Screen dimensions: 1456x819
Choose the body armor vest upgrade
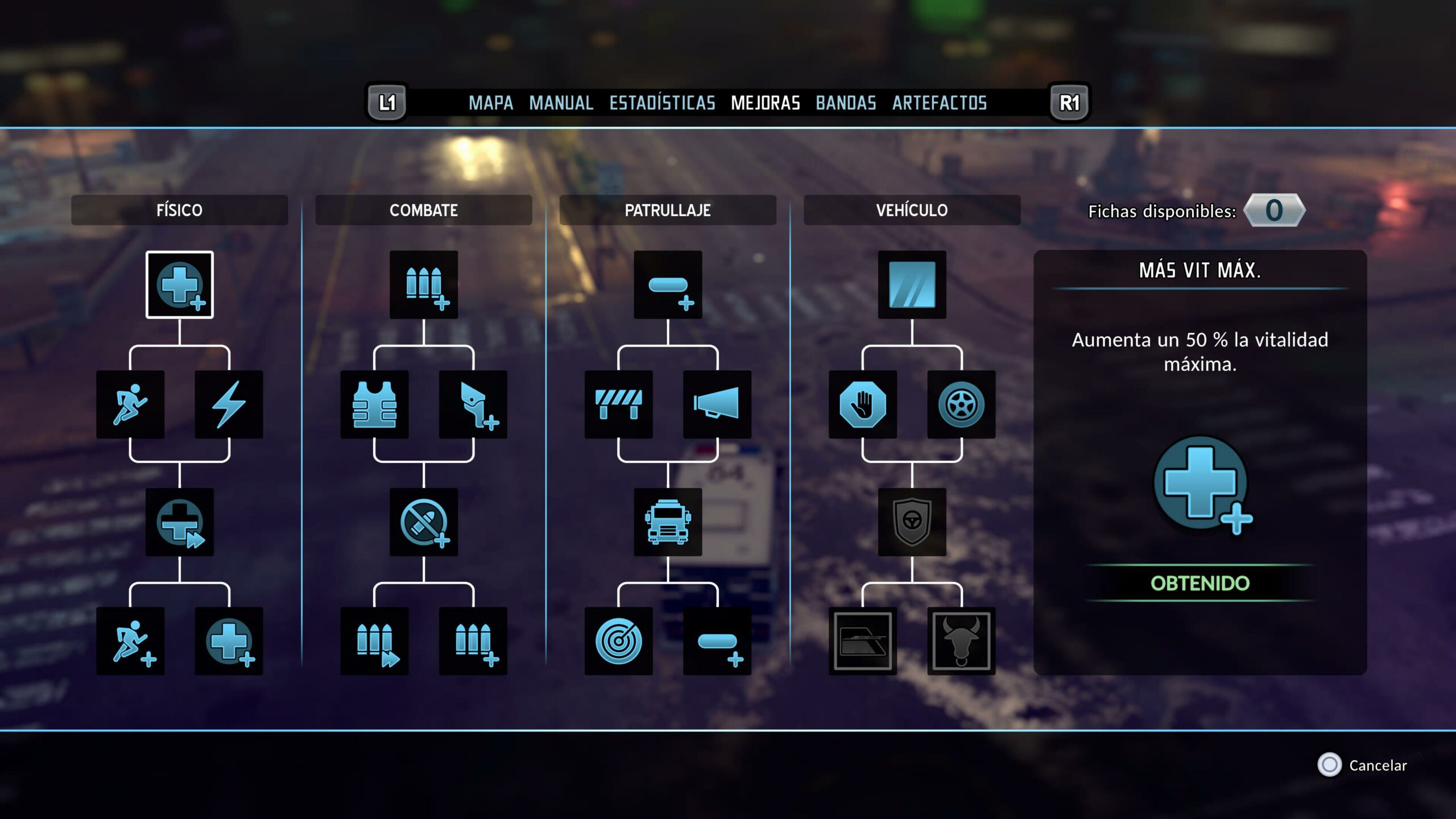[374, 404]
